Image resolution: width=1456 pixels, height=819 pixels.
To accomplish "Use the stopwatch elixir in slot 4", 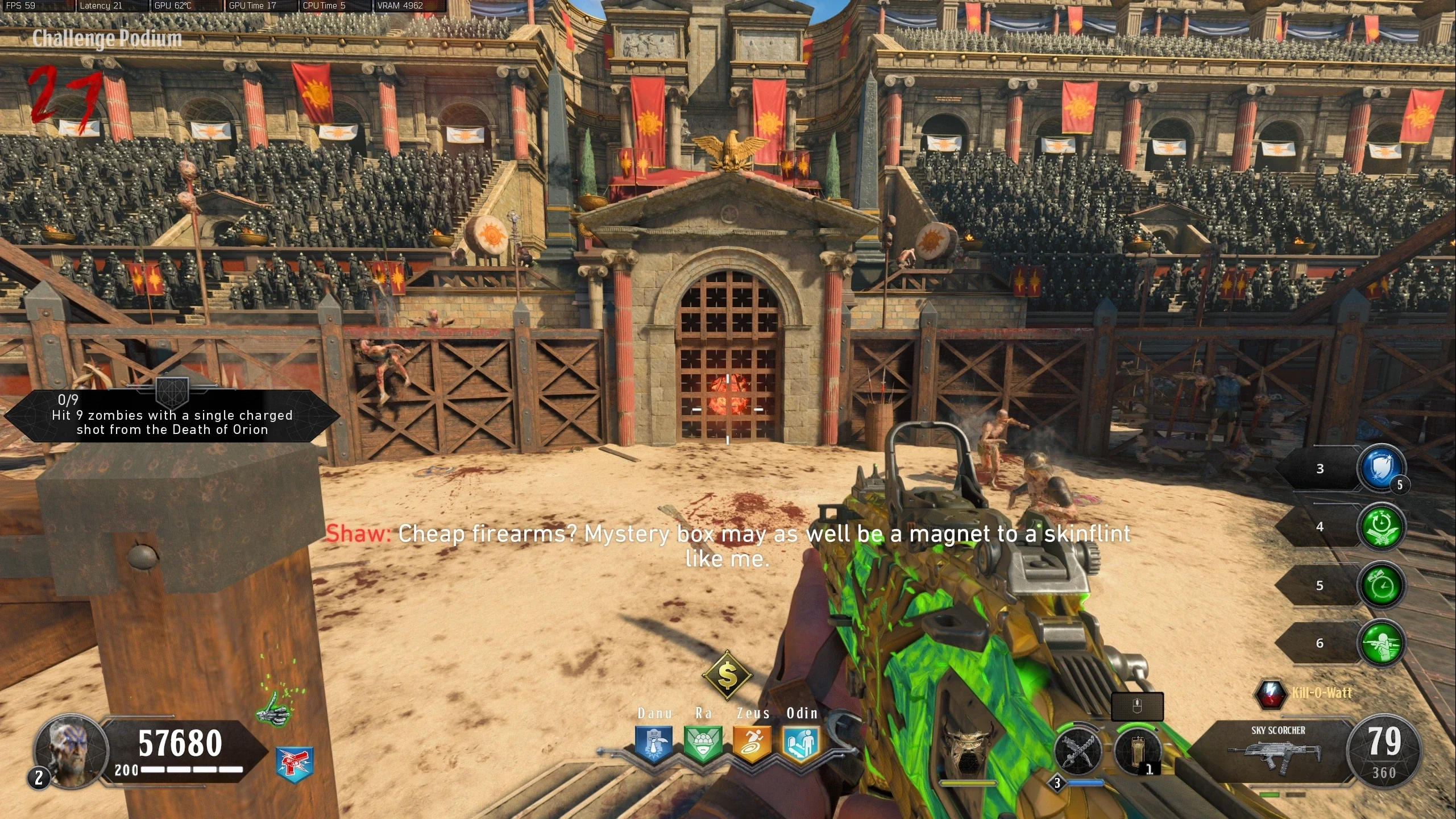I will pyautogui.click(x=1382, y=527).
